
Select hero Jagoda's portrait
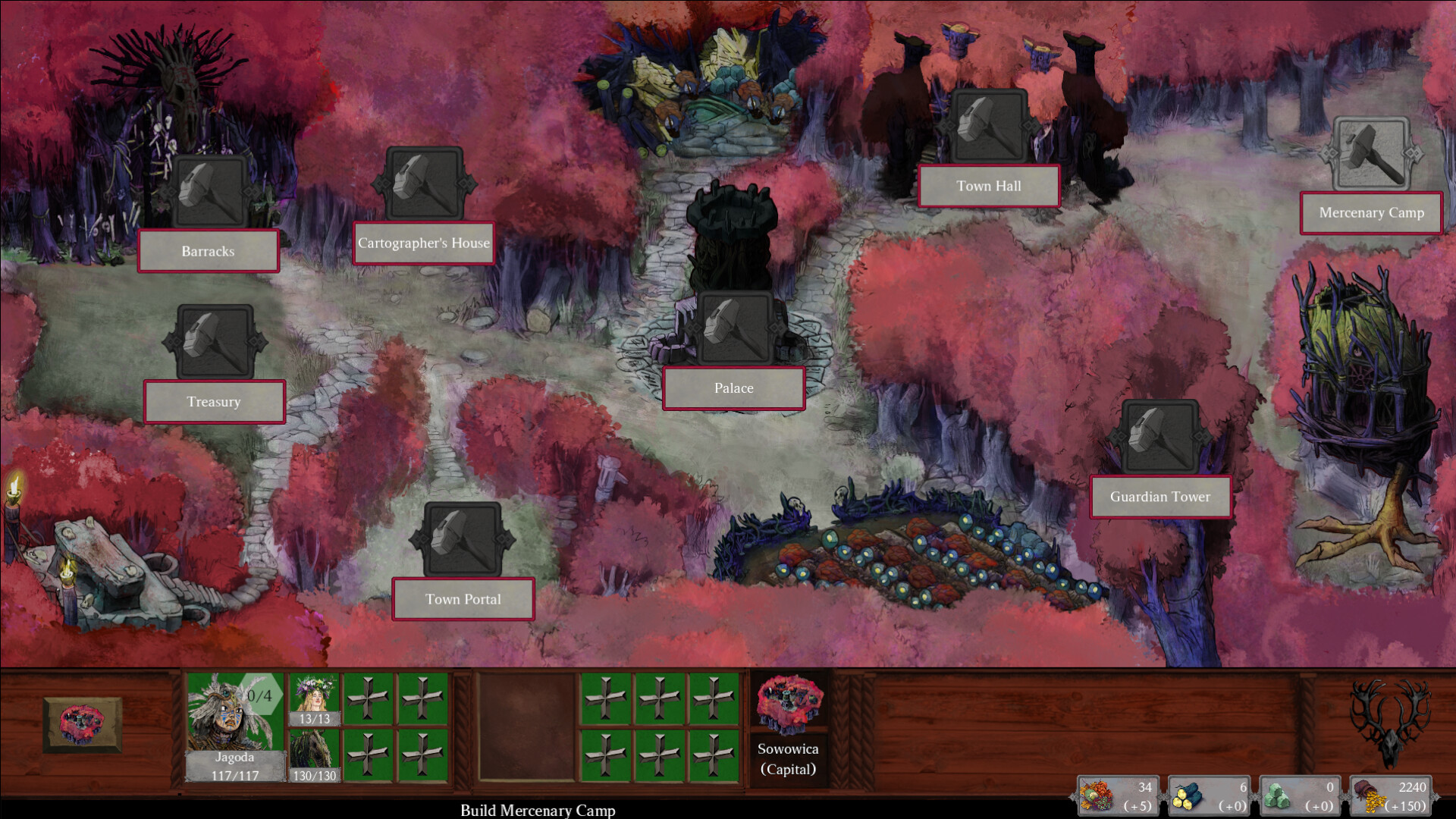[235, 713]
